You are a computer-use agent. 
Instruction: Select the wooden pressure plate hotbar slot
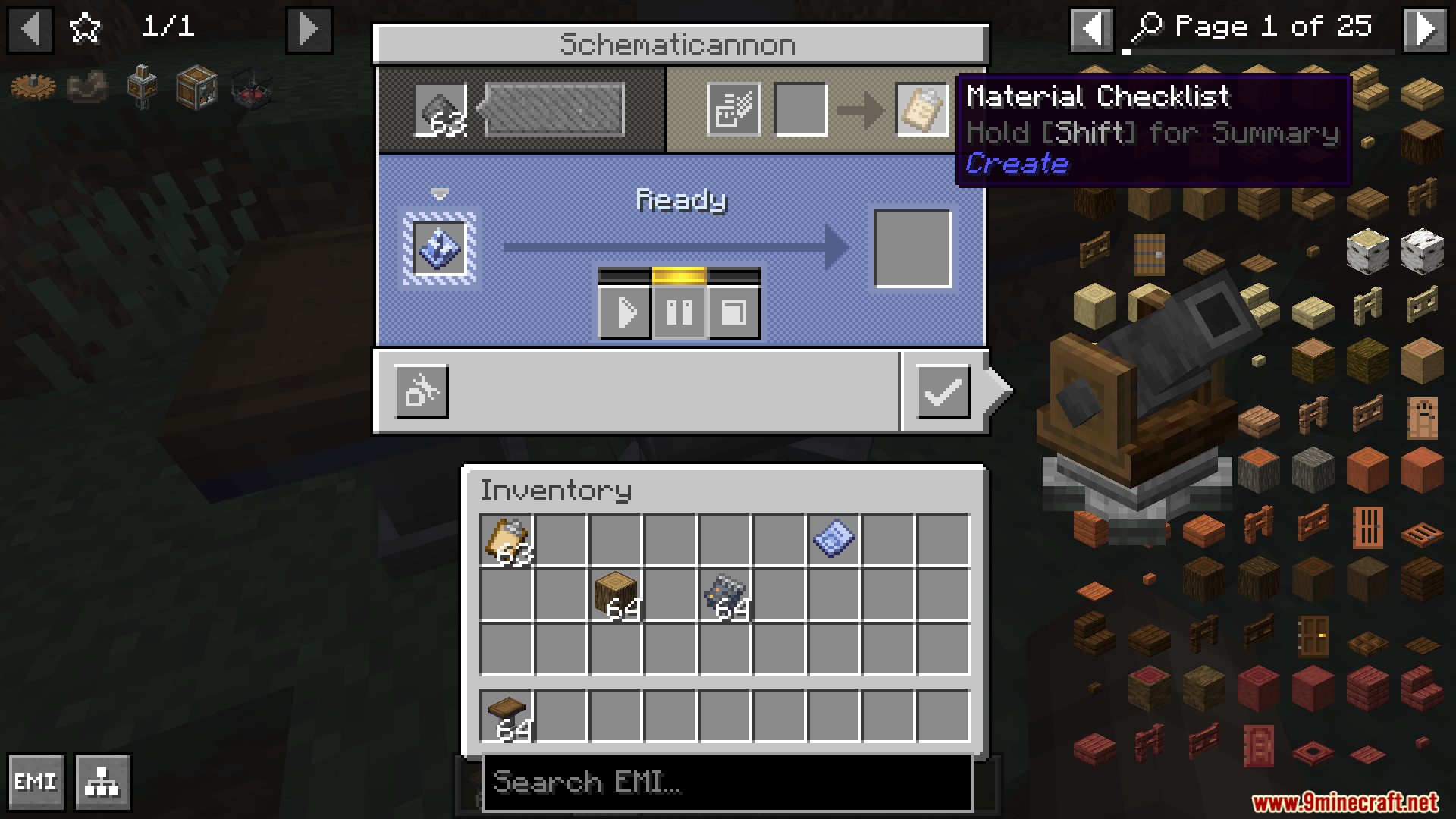(x=507, y=716)
